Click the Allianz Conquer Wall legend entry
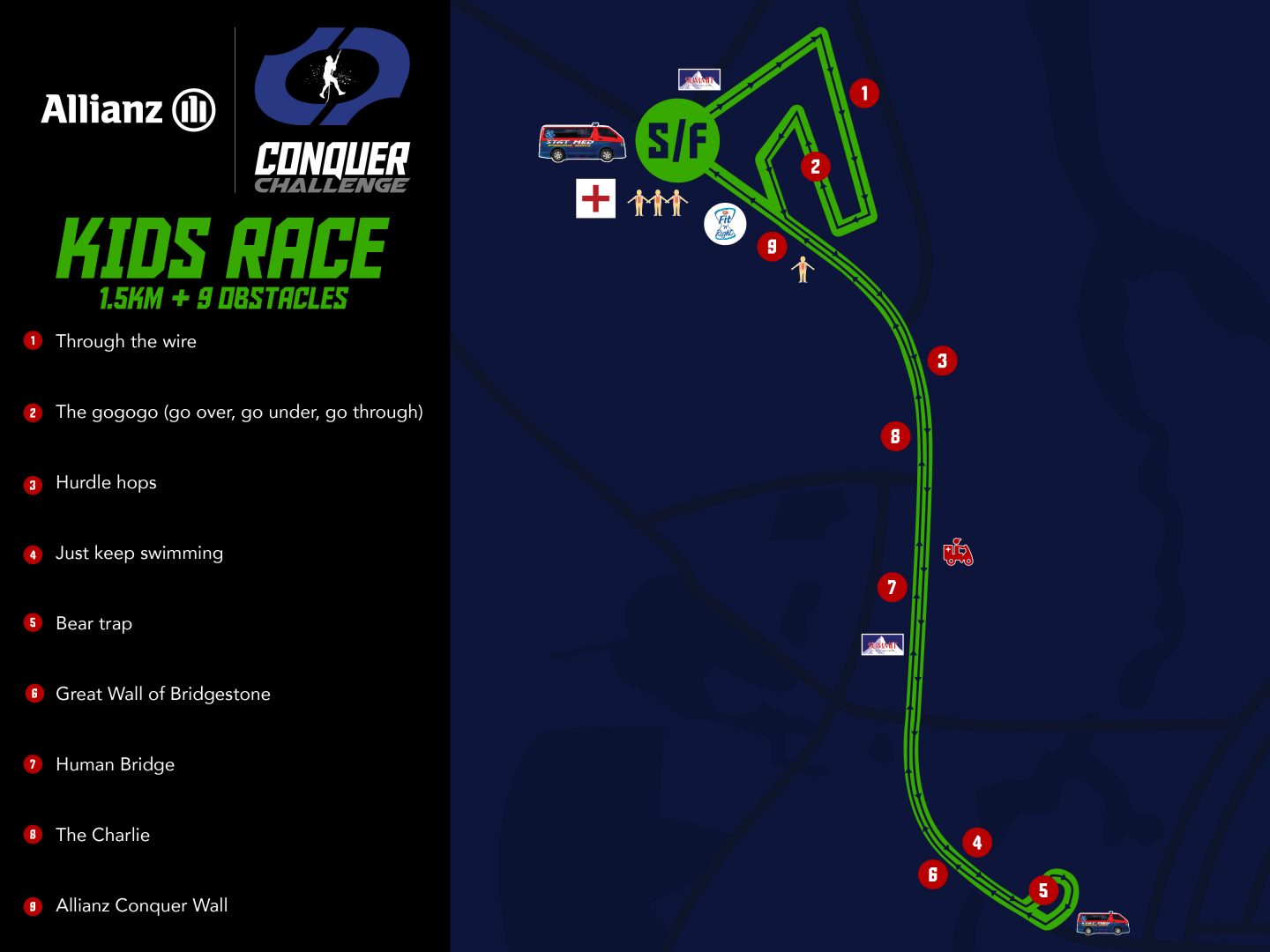This screenshot has width=1270, height=952. click(x=141, y=905)
